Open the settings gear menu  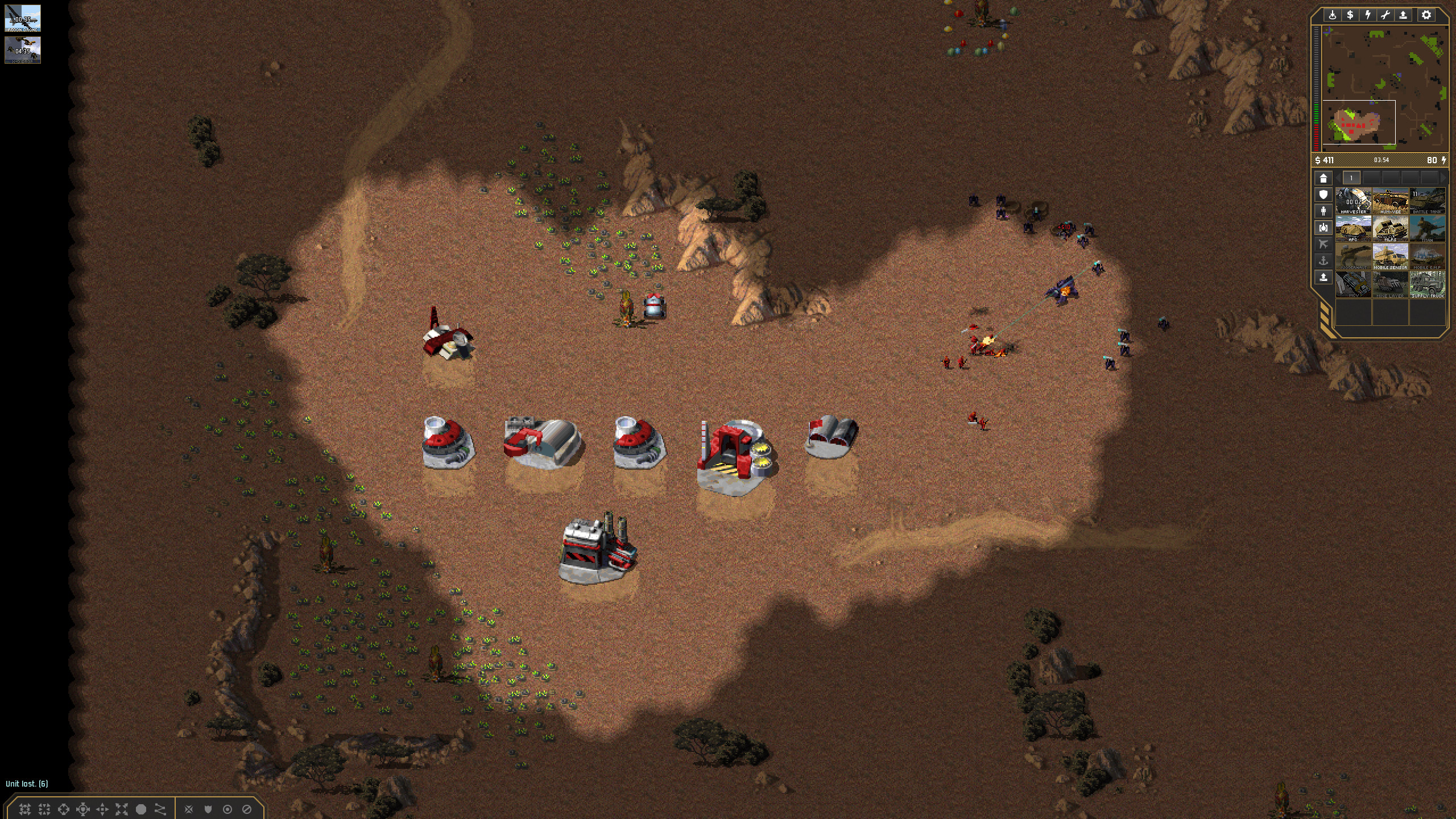coord(1426,15)
